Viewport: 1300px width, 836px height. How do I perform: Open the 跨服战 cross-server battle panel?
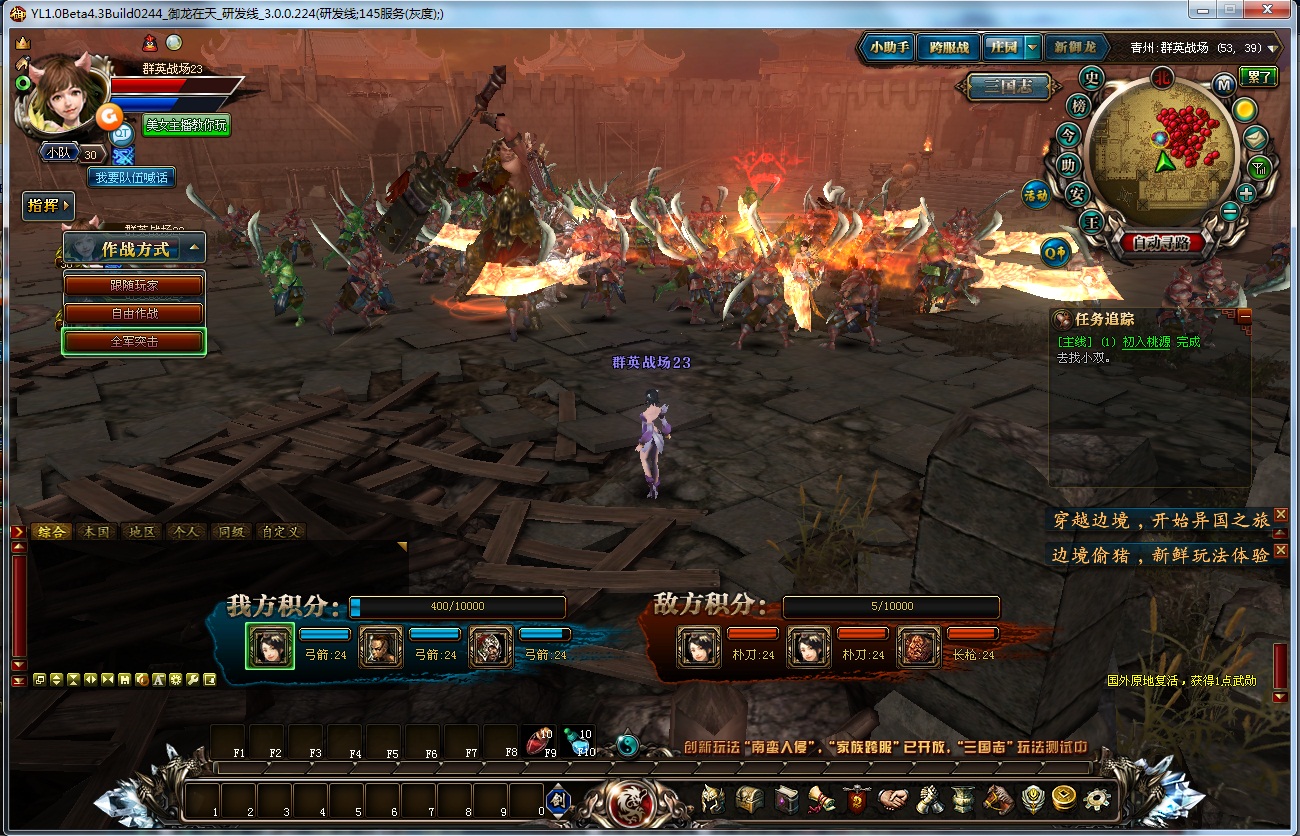point(948,47)
